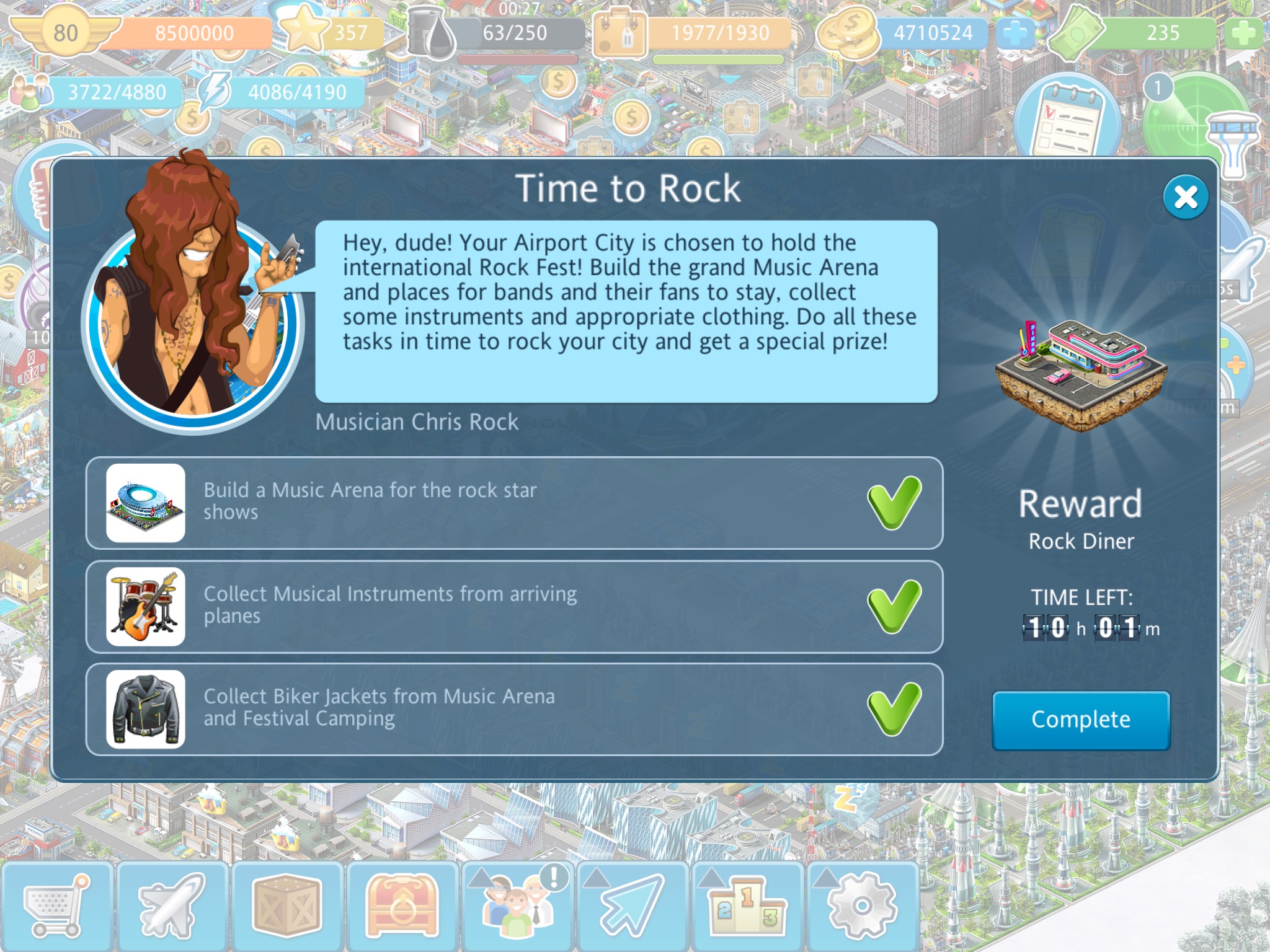Screen dimensions: 1270x952
Task: Open the wooden crate warehouse
Action: click(x=286, y=906)
